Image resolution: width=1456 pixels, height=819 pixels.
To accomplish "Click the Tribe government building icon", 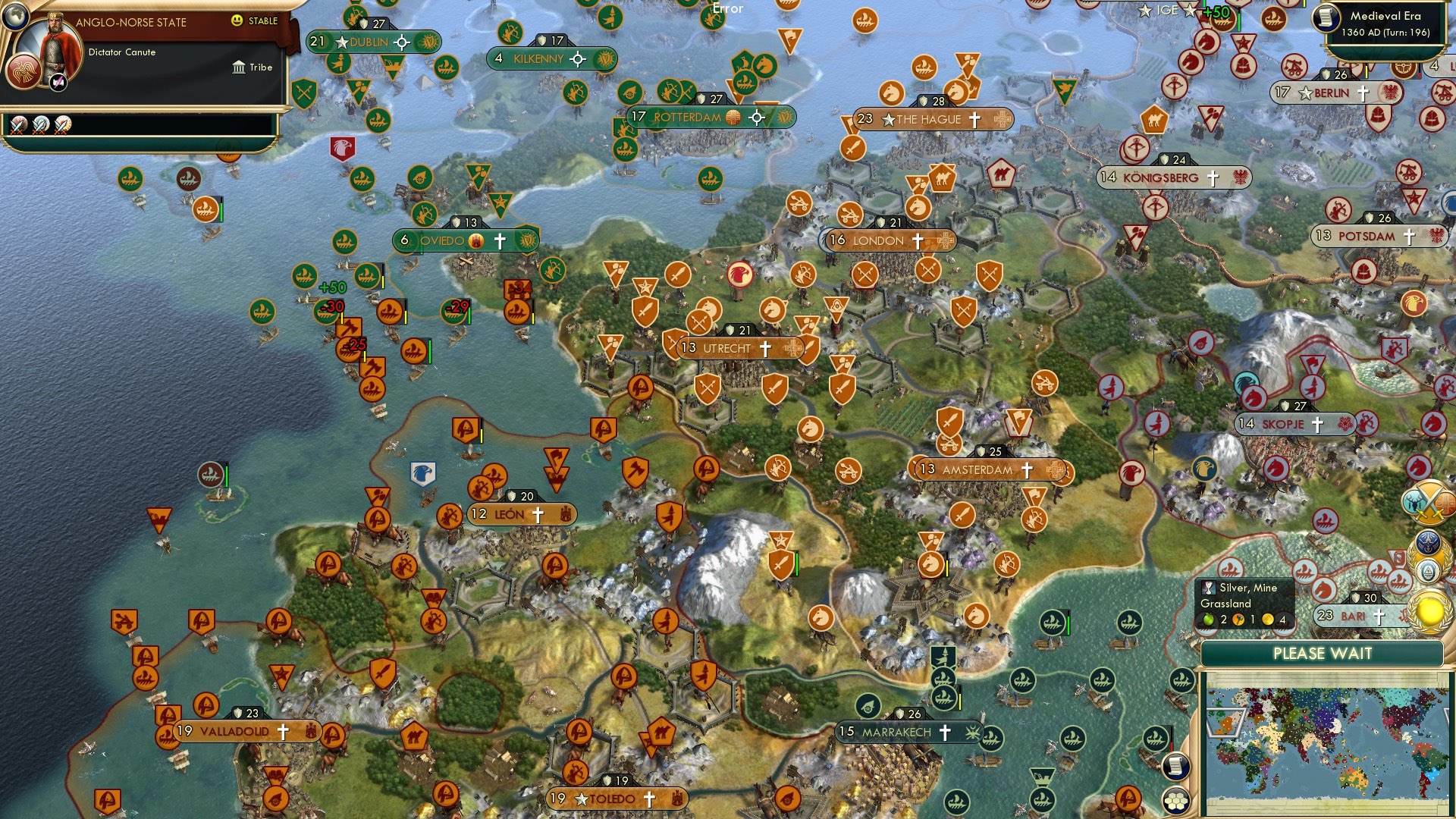I will click(237, 67).
